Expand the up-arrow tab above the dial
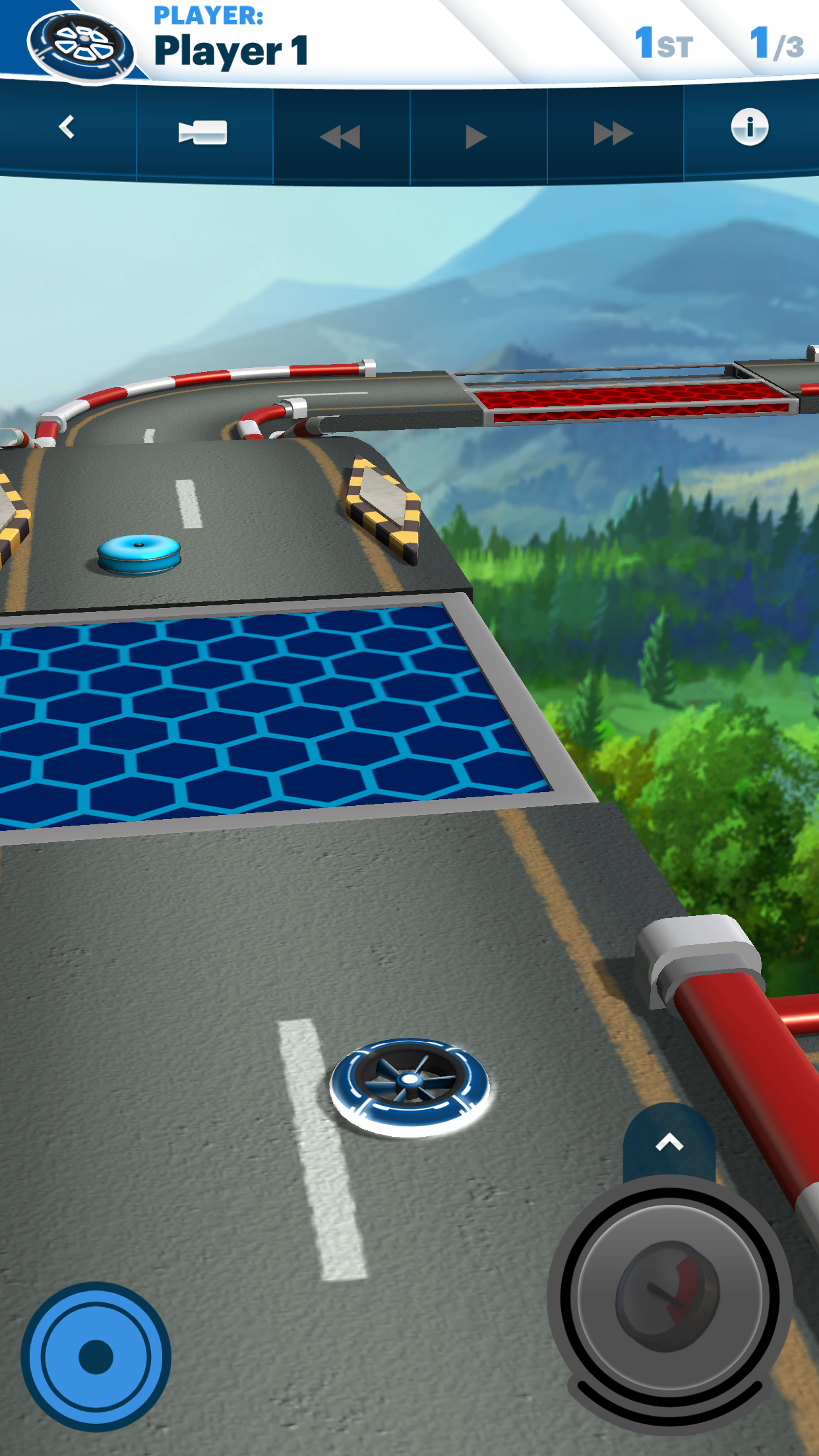Screen dimensions: 819x1456 669,1143
